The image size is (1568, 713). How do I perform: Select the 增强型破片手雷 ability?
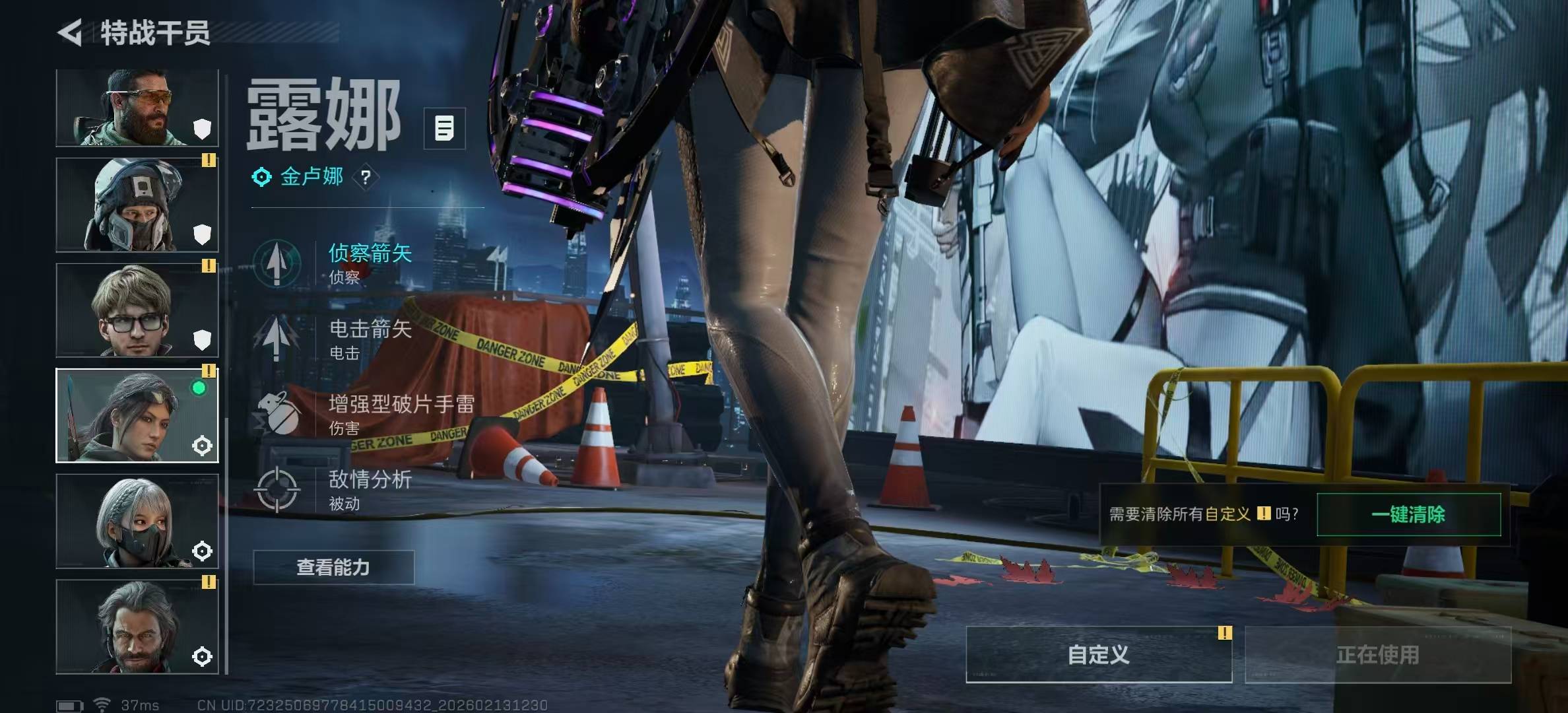pos(400,413)
